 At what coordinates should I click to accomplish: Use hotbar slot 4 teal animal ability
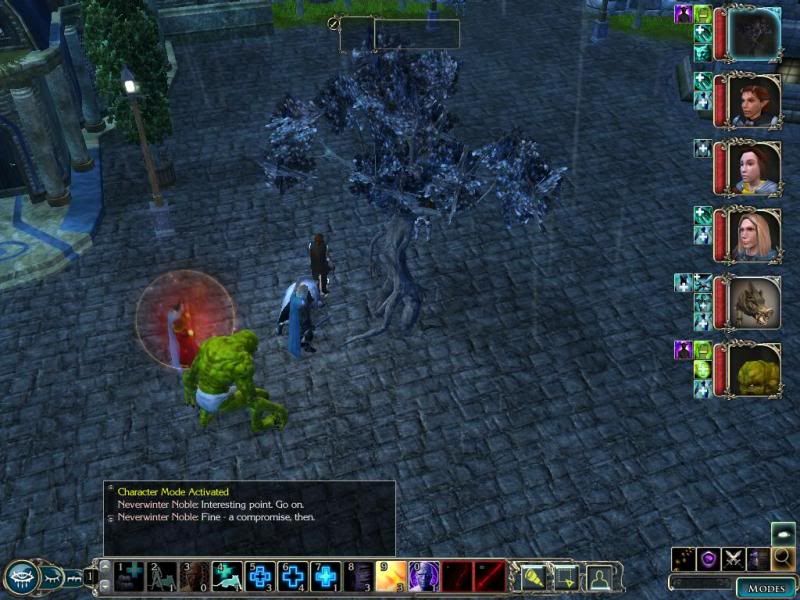(x=226, y=575)
